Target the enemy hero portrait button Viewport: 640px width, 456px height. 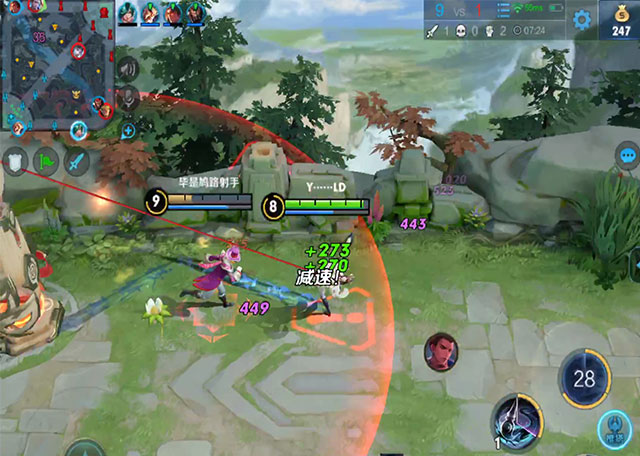438,350
